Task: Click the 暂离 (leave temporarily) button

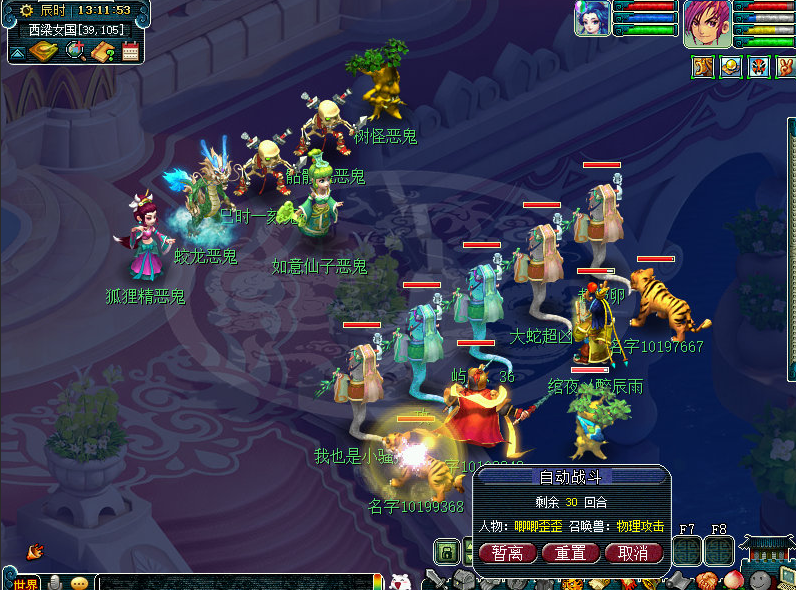Action: point(508,553)
